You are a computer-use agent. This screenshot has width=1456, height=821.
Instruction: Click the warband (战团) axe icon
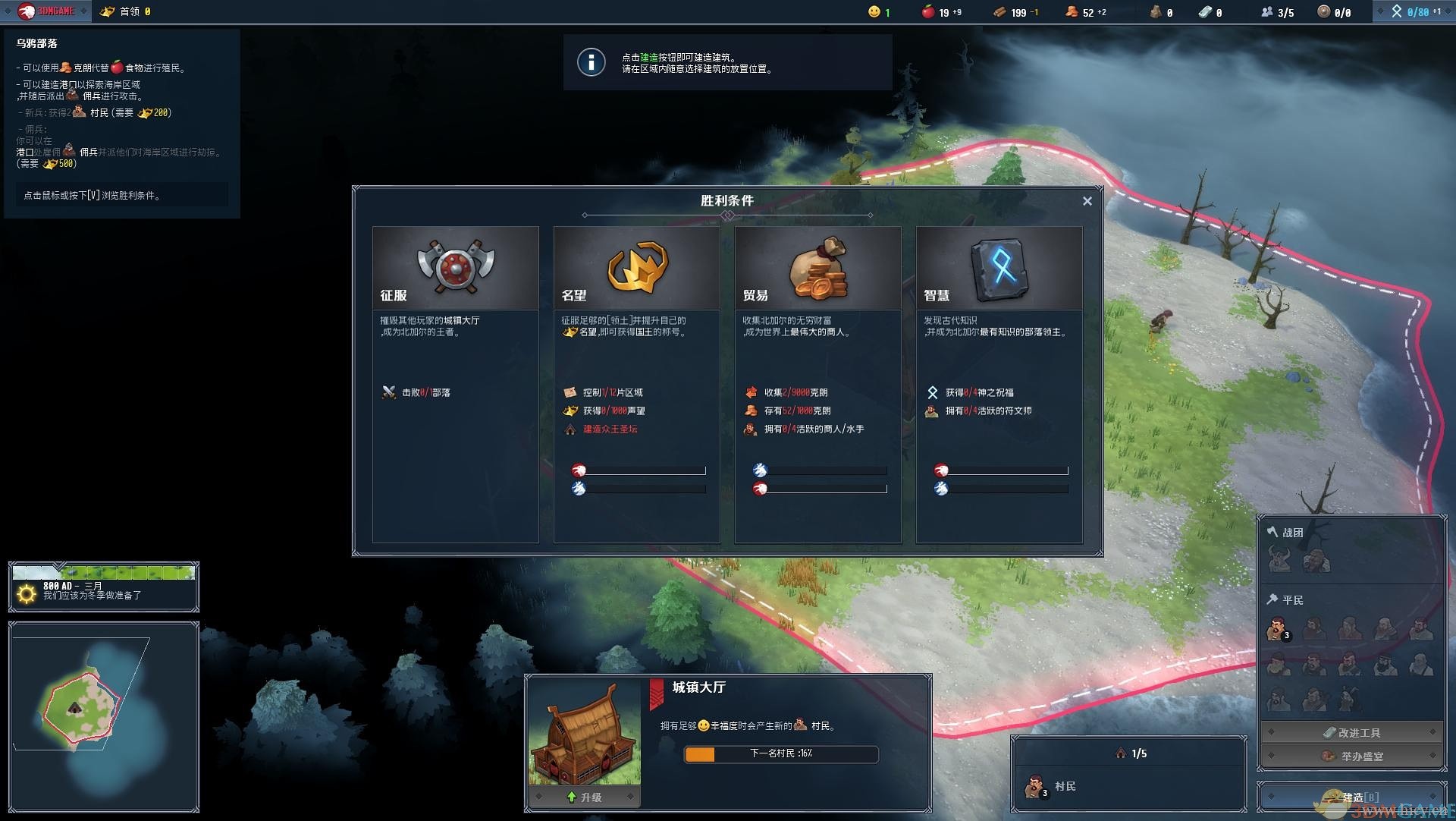click(1272, 532)
